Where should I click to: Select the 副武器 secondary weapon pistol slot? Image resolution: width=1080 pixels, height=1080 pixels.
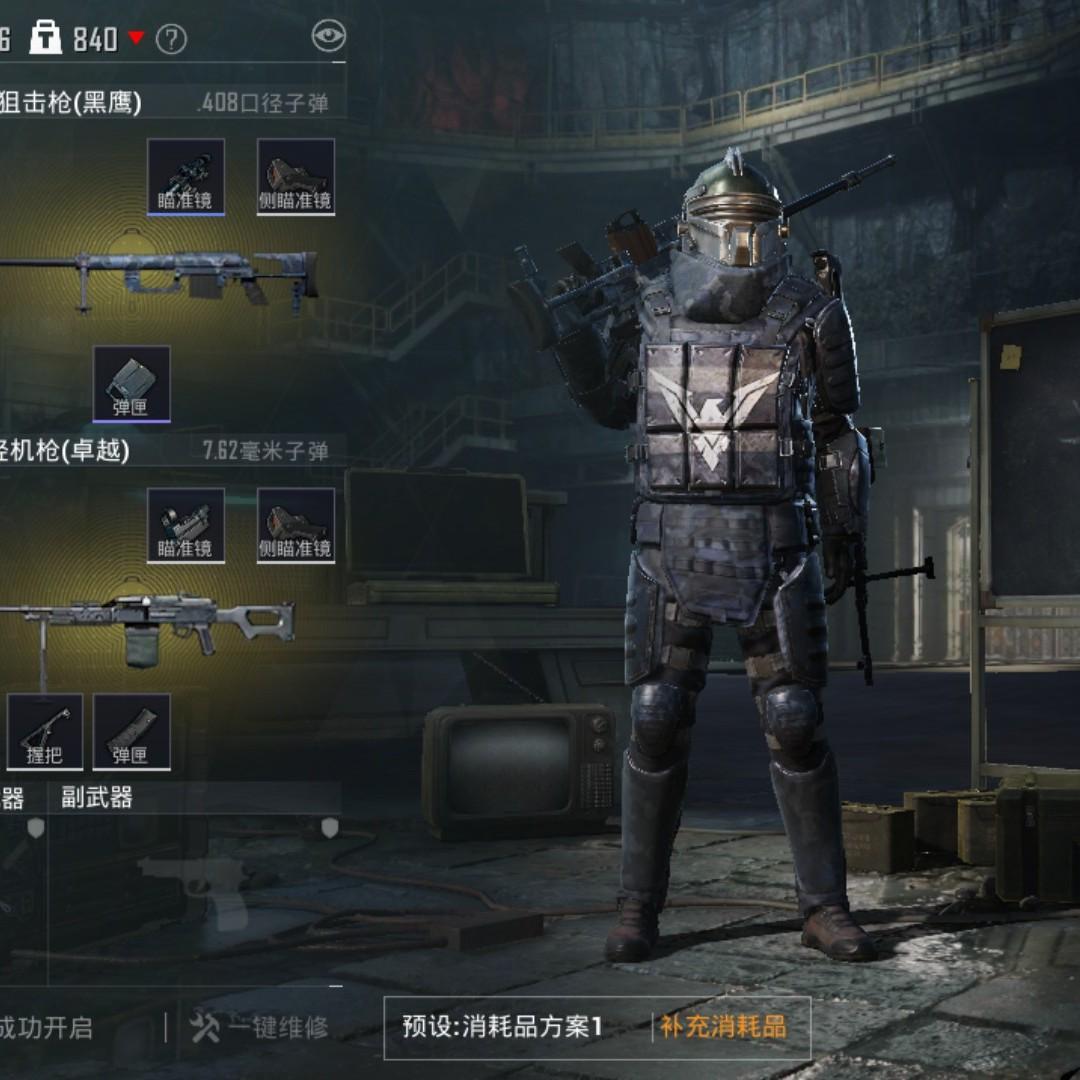(x=195, y=885)
